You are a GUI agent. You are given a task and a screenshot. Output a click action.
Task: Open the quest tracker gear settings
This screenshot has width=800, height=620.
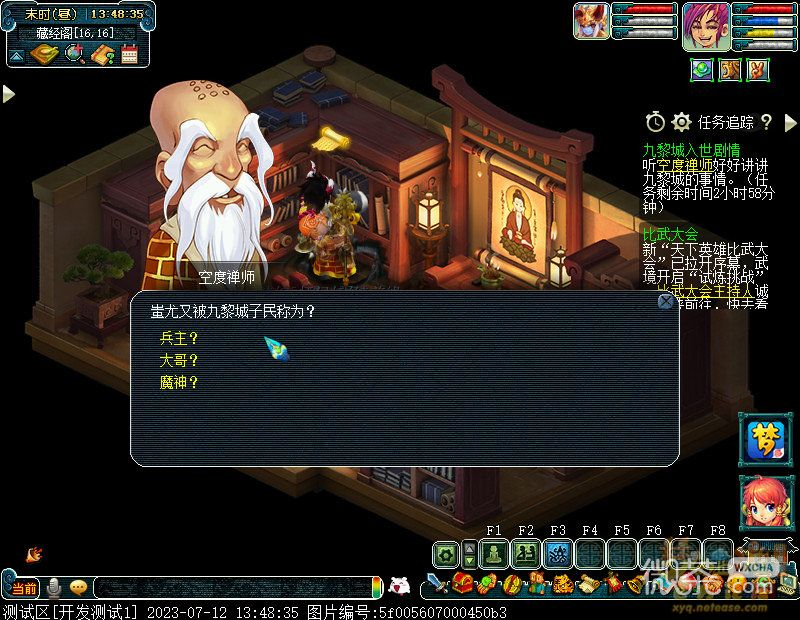click(x=682, y=122)
